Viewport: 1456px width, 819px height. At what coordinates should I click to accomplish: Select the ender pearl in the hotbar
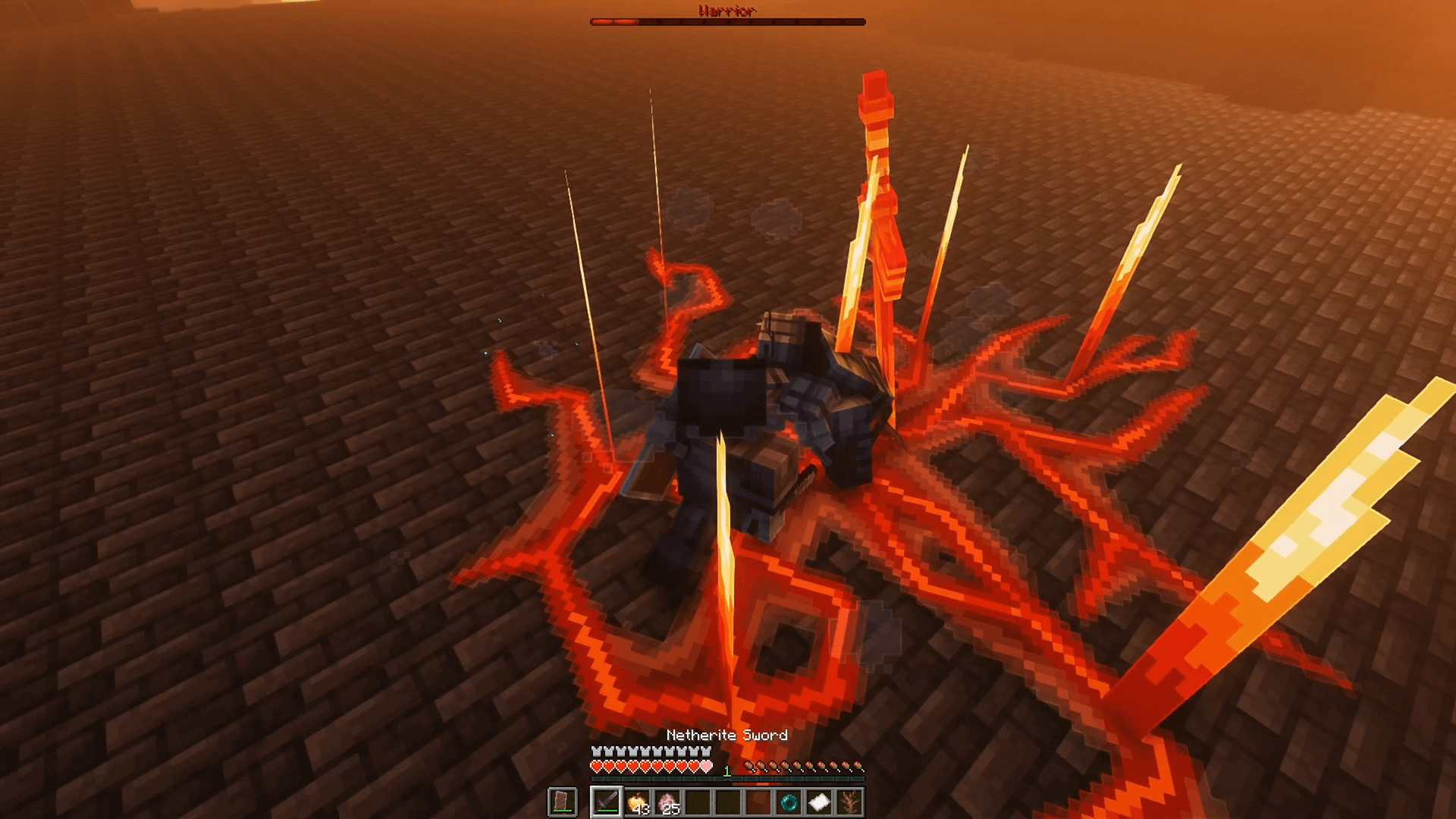point(790,802)
